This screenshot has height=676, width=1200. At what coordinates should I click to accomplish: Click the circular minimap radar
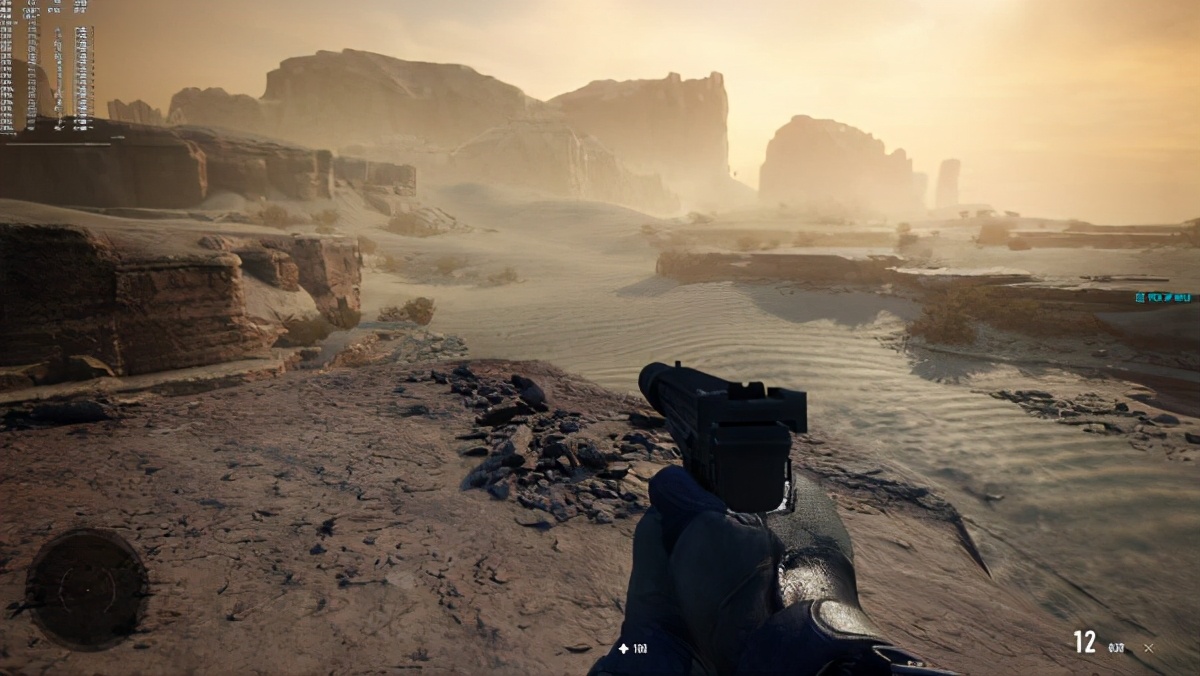coord(87,587)
